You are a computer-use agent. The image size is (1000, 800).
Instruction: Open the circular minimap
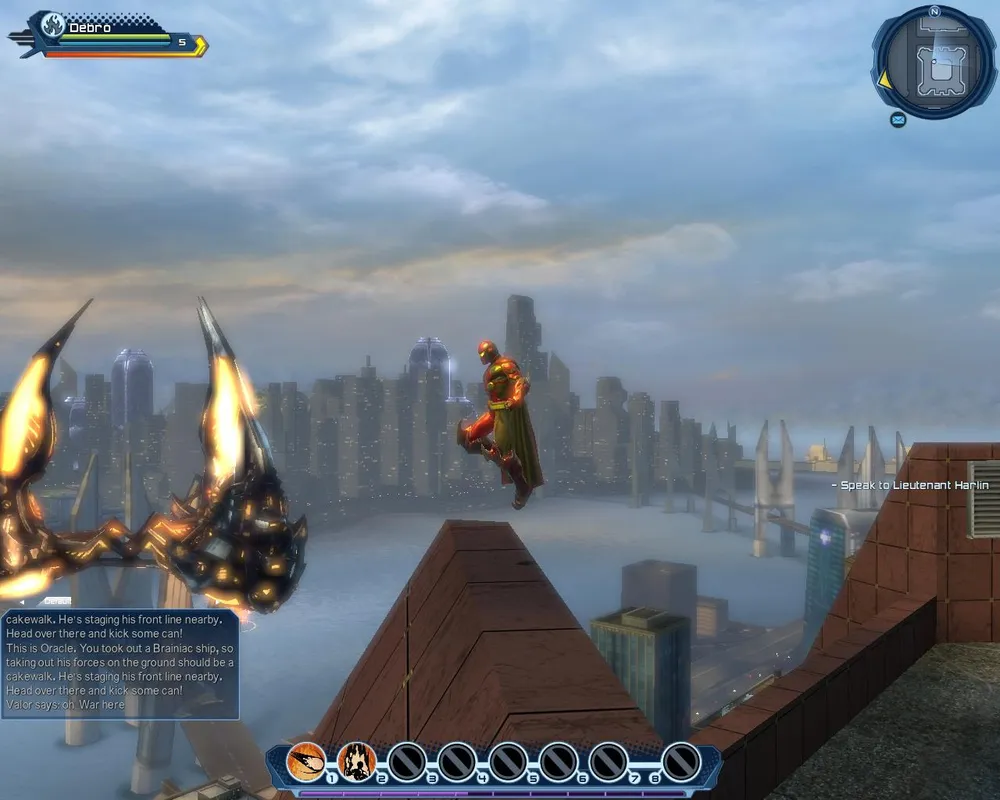(x=934, y=63)
